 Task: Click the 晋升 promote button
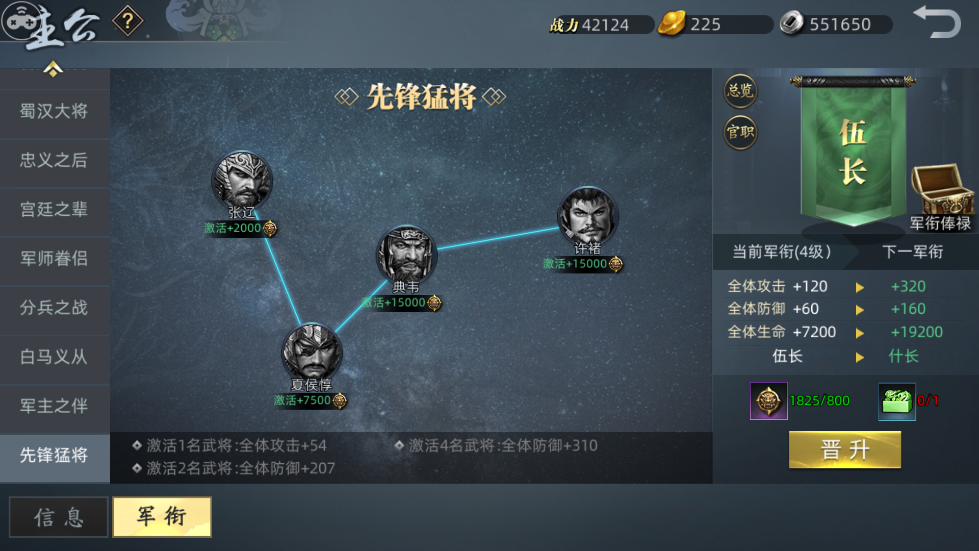click(x=844, y=450)
